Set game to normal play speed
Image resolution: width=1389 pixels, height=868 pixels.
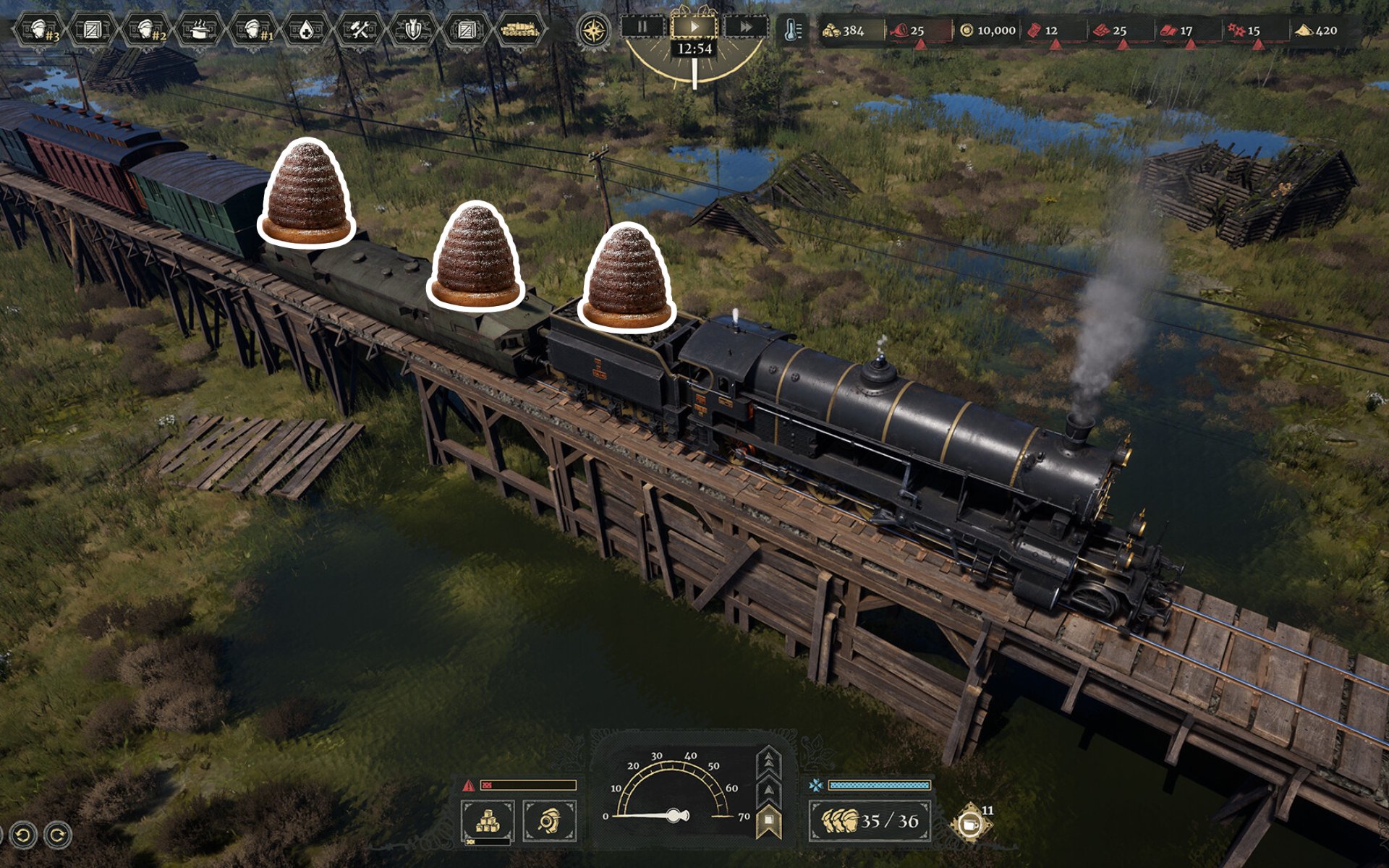(694, 27)
